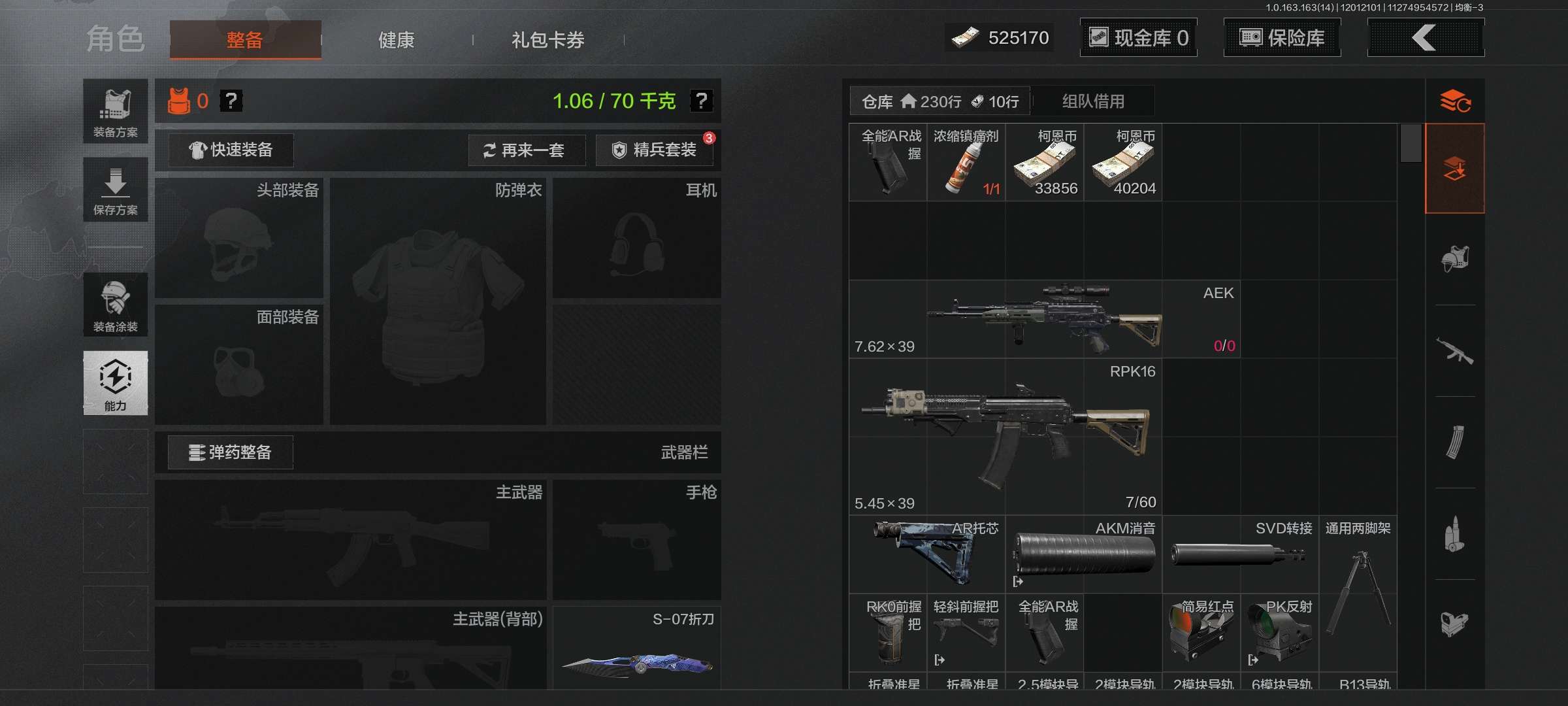
Task: Click the 快速装备 quick equip button
Action: coord(230,150)
